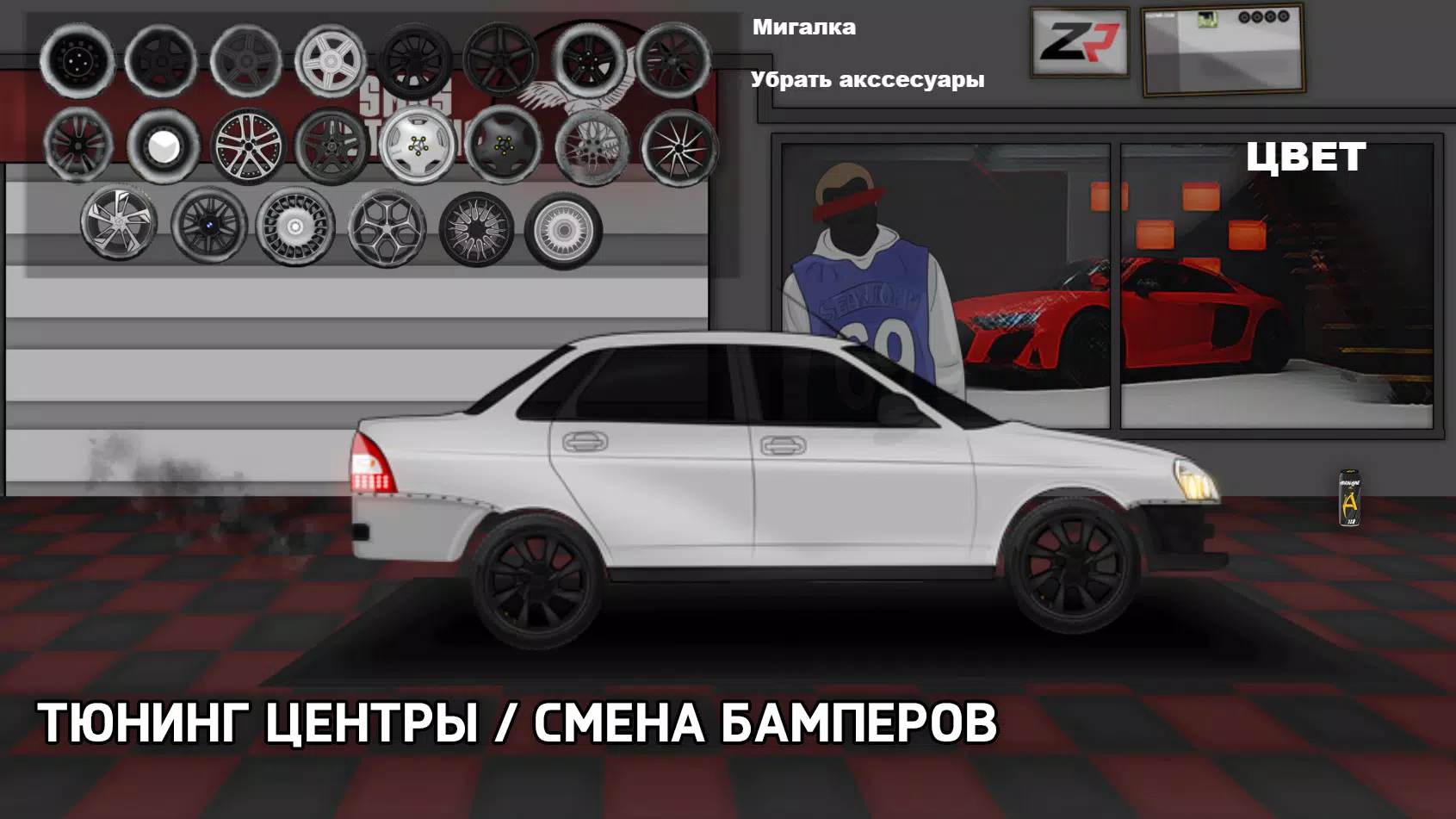Select the white five-spoke rim
Screen dimensions: 1456x819
coord(331,62)
